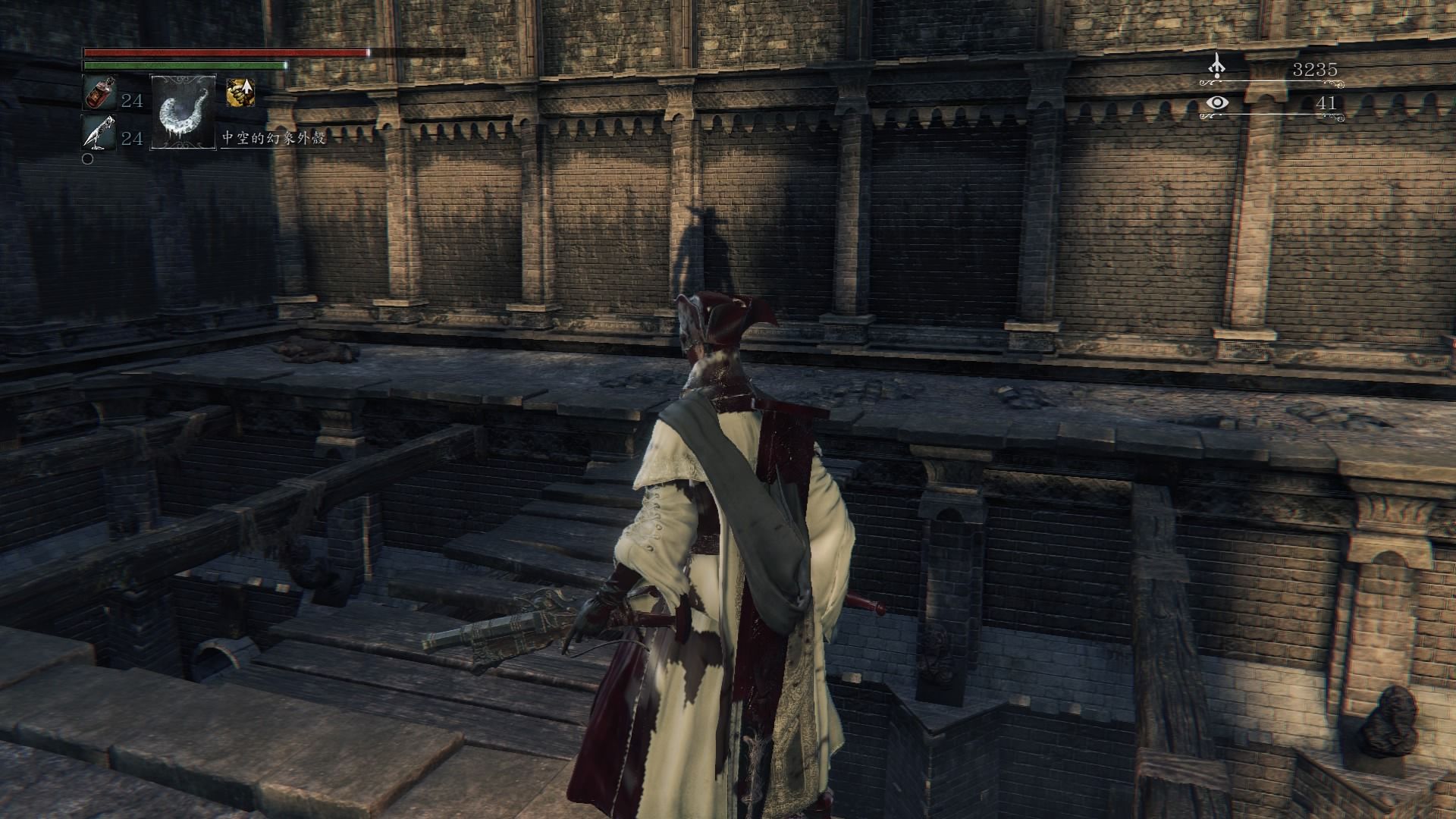This screenshot has width=1456, height=819.
Task: Use the Empty Phantasm Shell quick item slot
Action: [184, 111]
